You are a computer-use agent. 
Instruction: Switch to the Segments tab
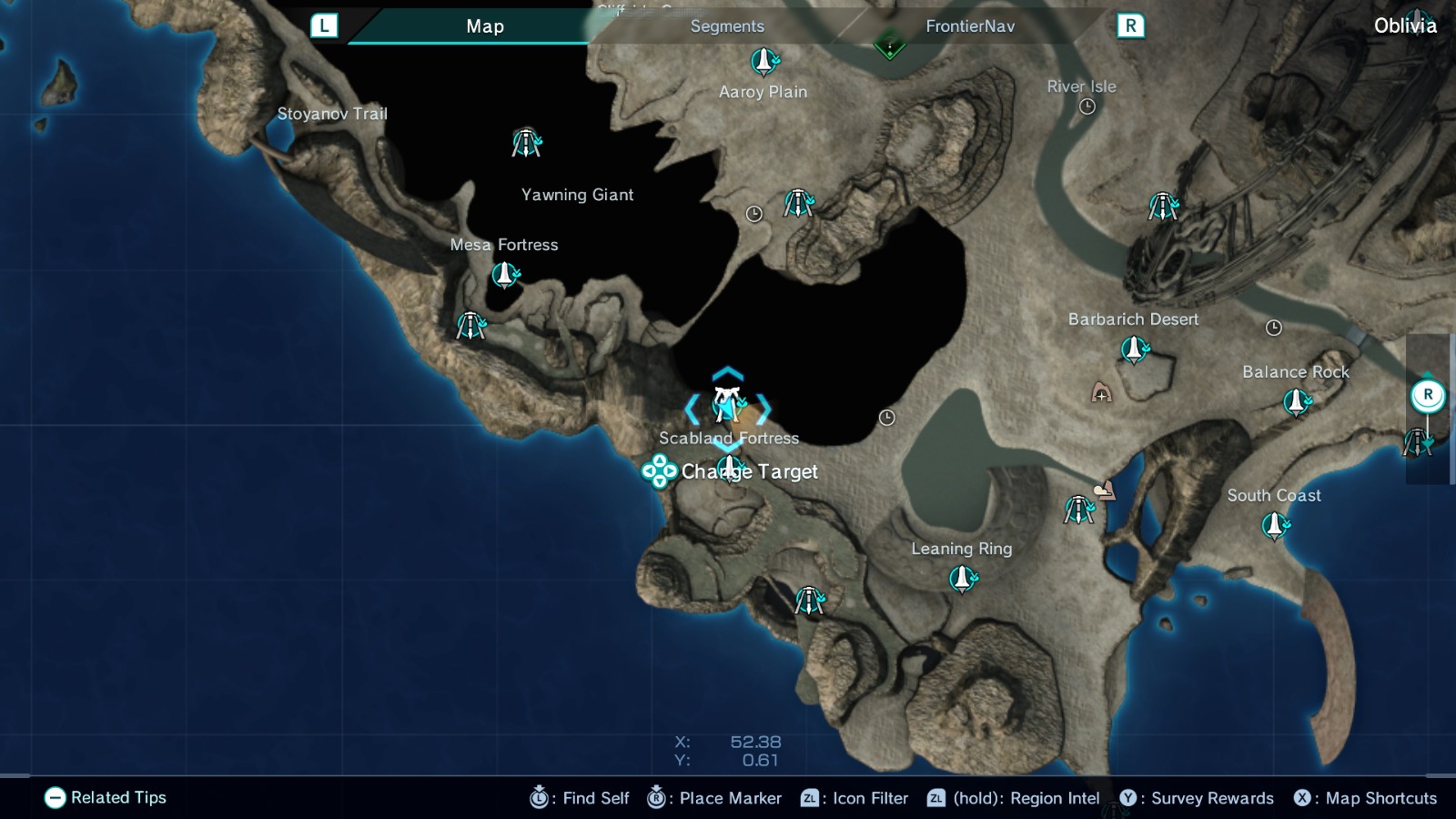click(x=726, y=26)
